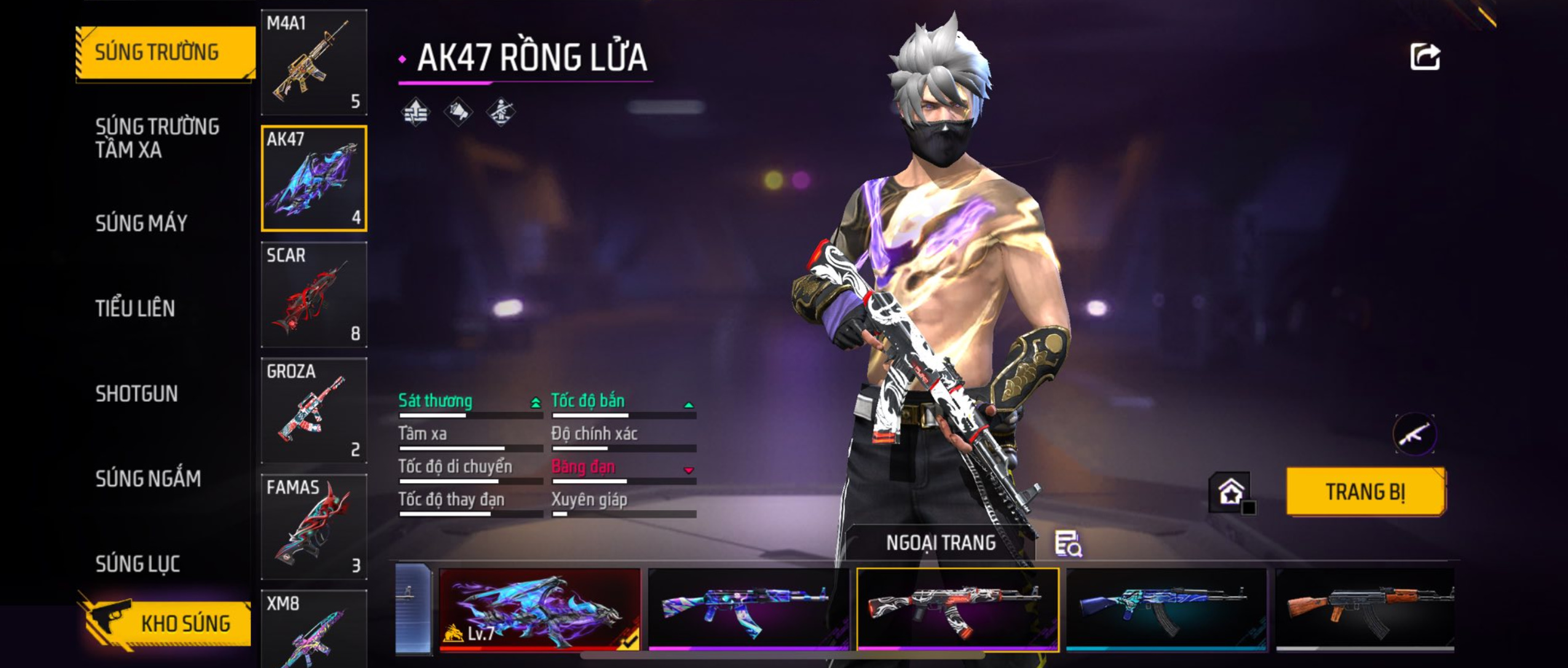Tap the share icon
Screen dimensions: 1568x668
1425,57
